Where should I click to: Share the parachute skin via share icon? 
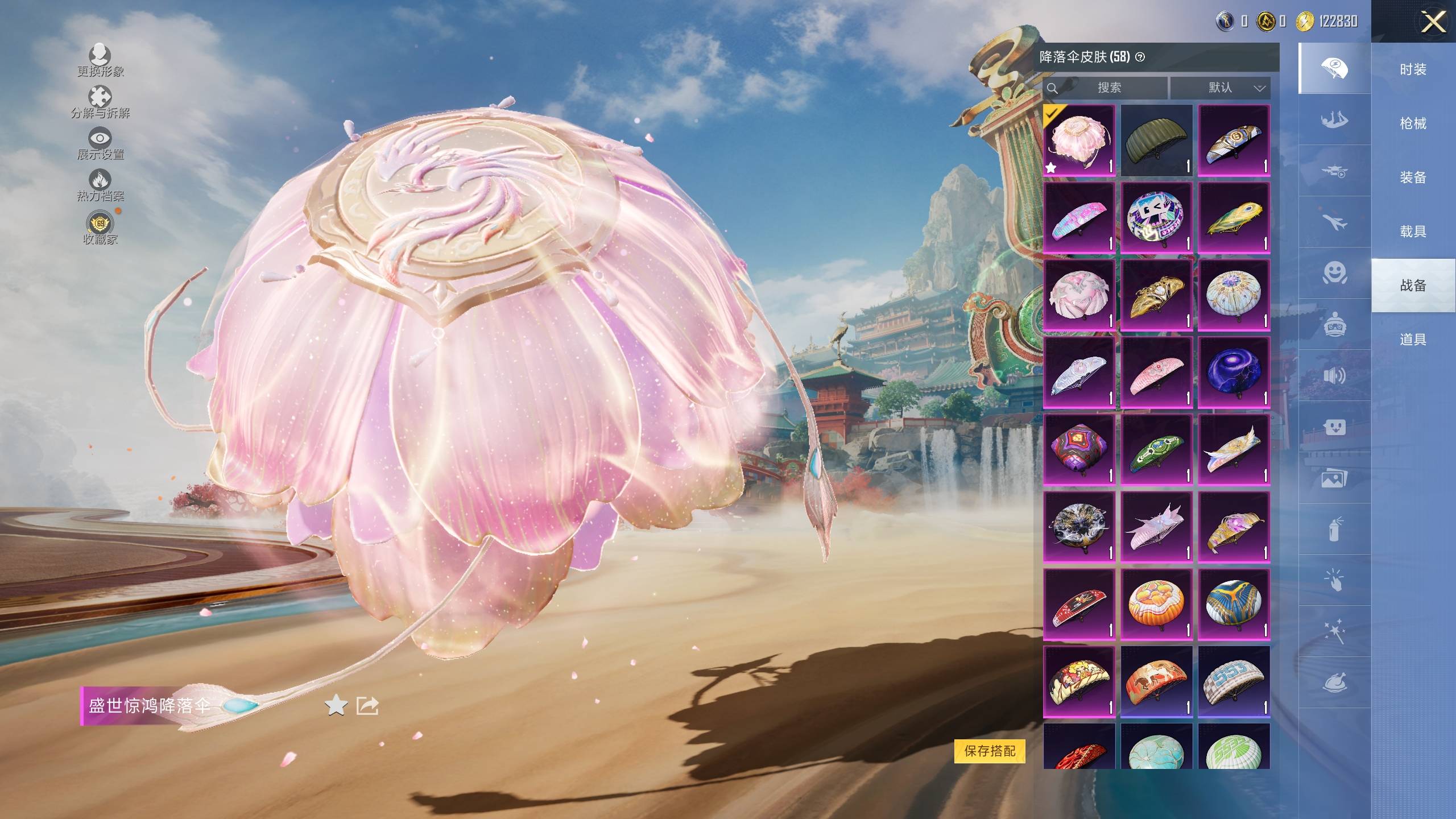367,706
